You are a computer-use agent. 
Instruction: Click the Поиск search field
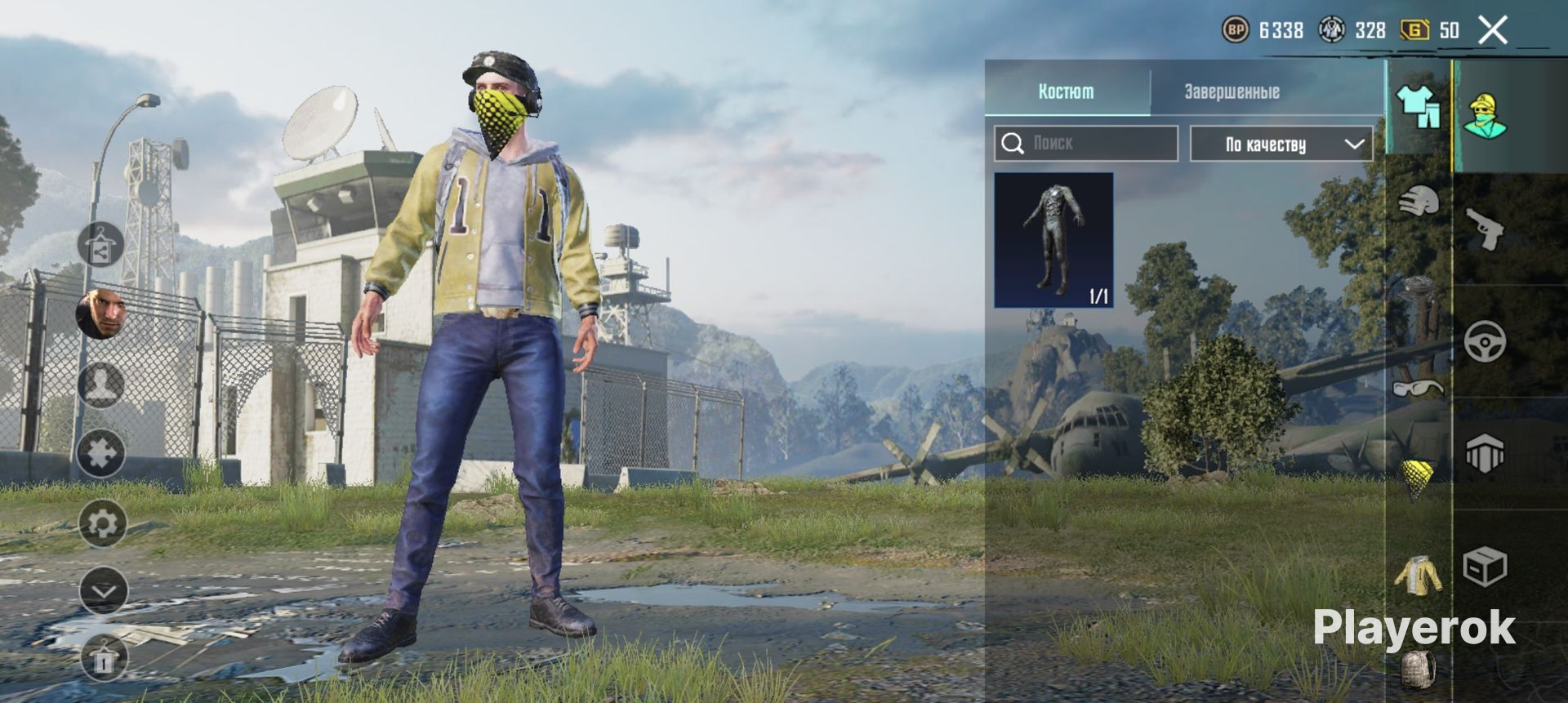pyautogui.click(x=1086, y=144)
